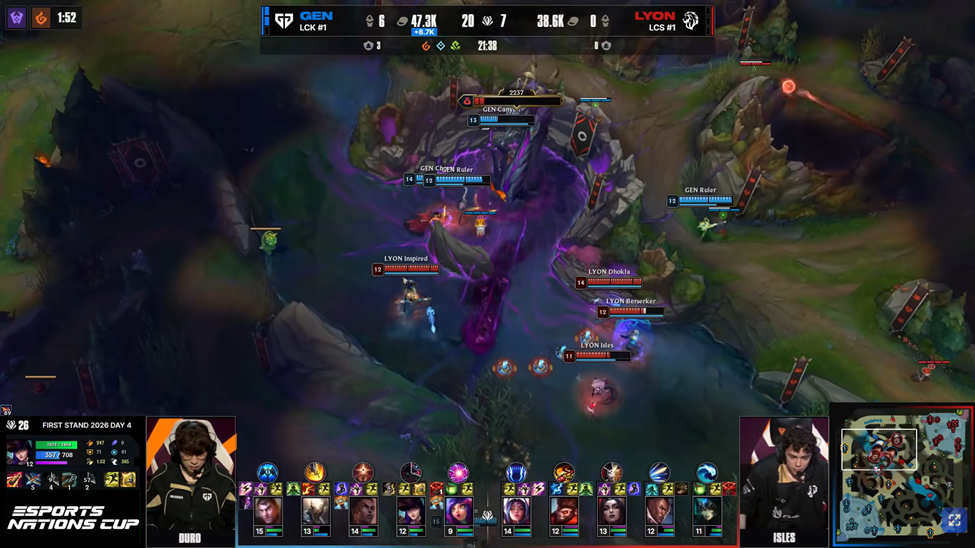Image resolution: width=975 pixels, height=548 pixels.
Task: Select the level 11 teal champion portrait
Action: 707,513
